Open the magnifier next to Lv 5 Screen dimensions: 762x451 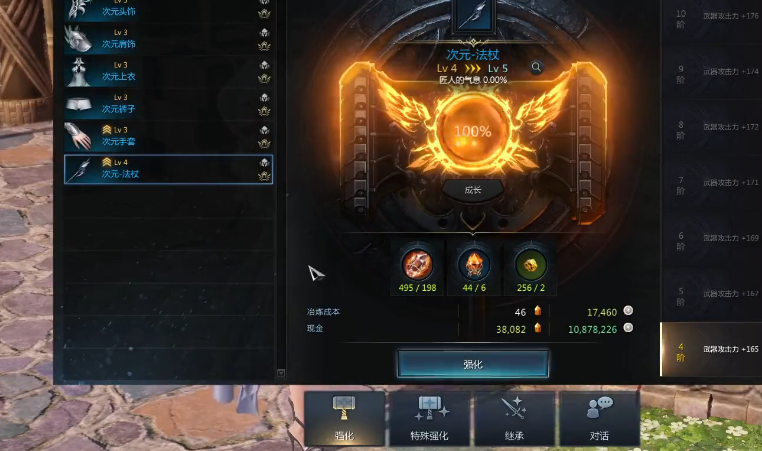(537, 68)
